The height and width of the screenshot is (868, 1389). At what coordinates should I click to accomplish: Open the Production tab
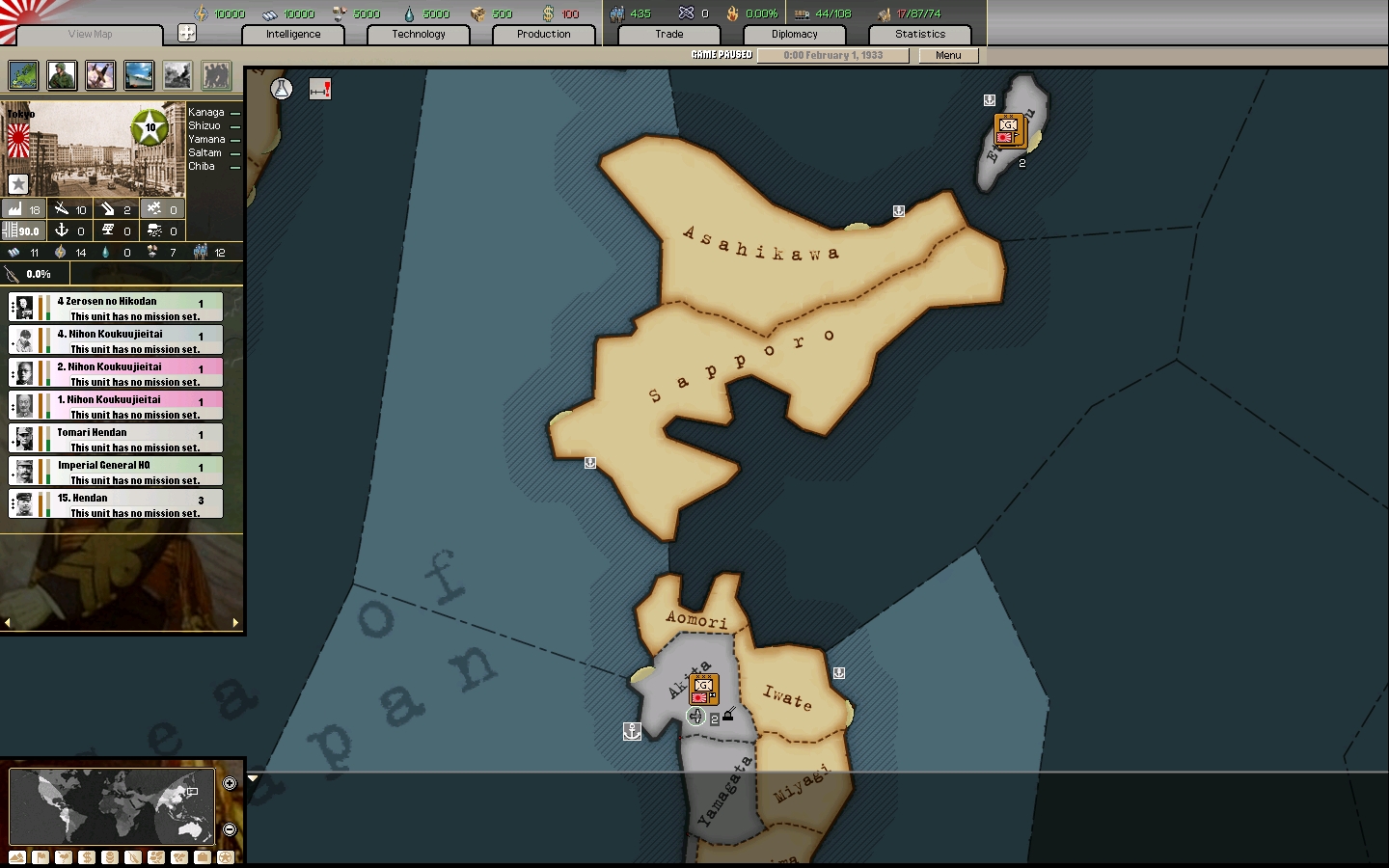543,34
